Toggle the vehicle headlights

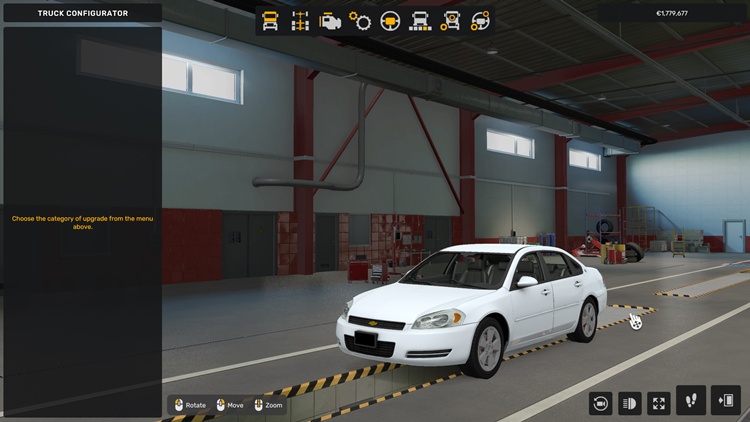click(x=630, y=403)
